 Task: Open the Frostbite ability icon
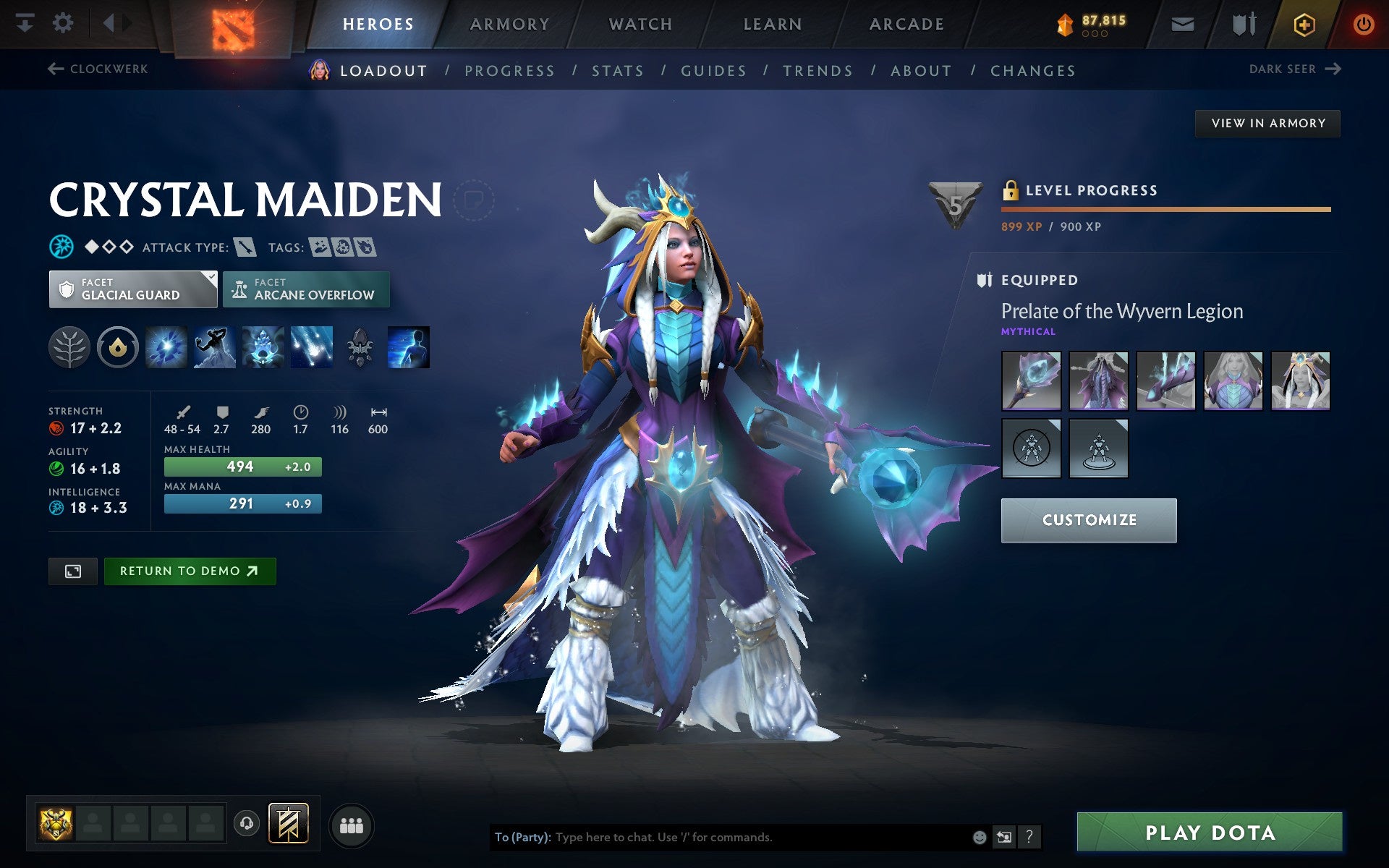(x=214, y=346)
